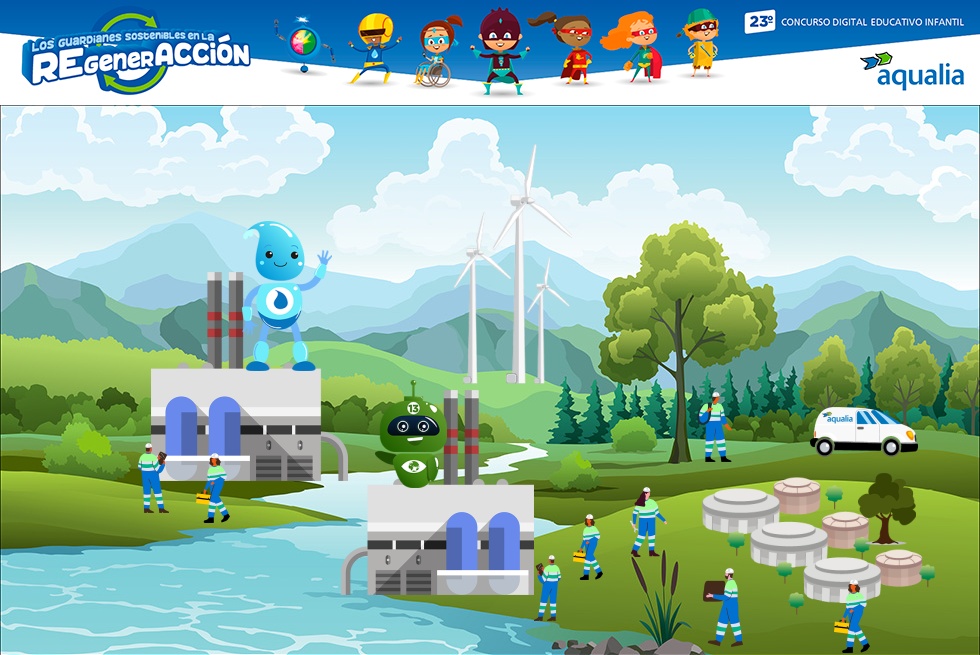Click the REgenerACCIÓN game logo
The image size is (980, 655).
(x=137, y=53)
